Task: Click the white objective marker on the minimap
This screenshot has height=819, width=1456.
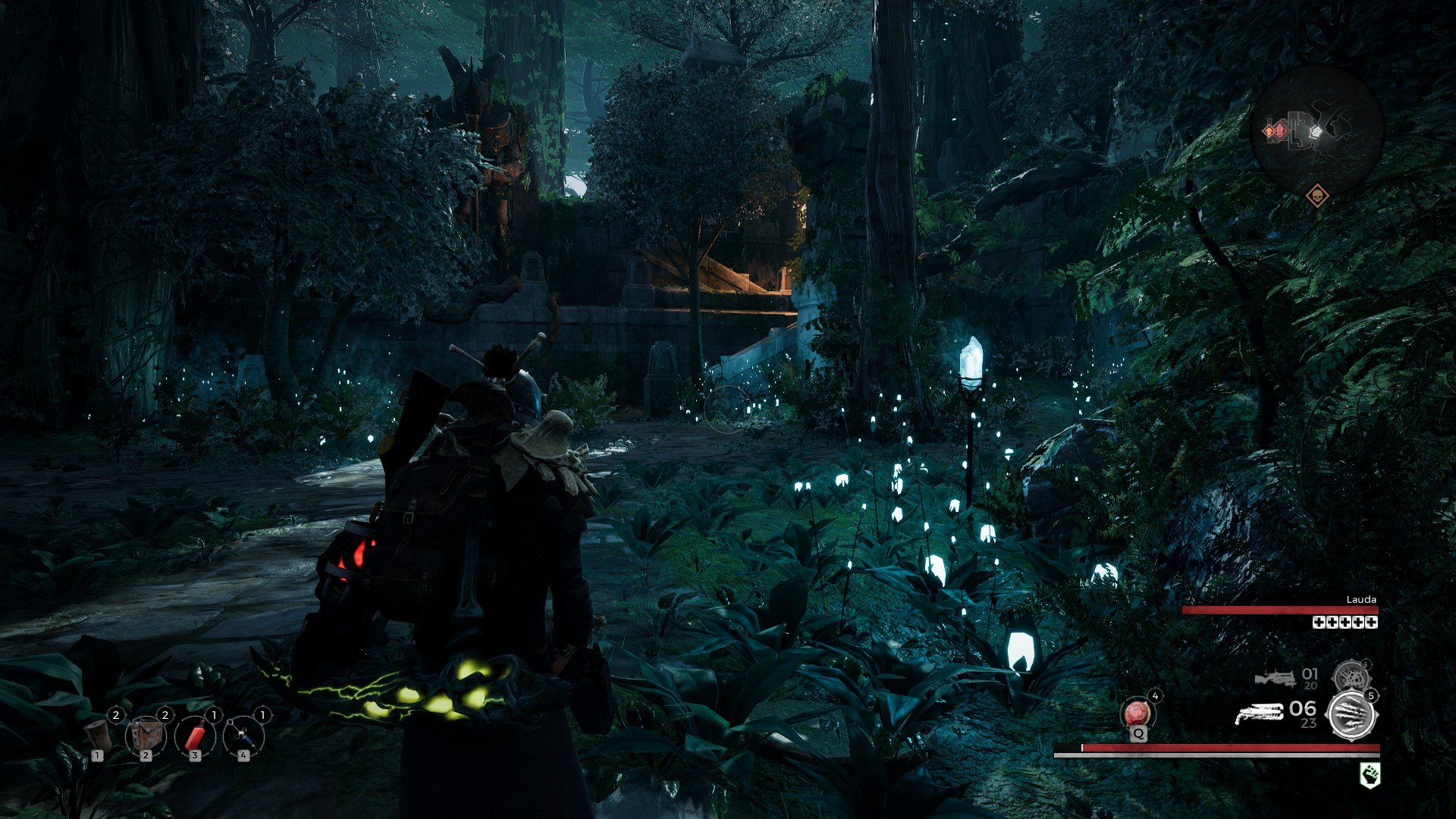Action: (x=1316, y=132)
